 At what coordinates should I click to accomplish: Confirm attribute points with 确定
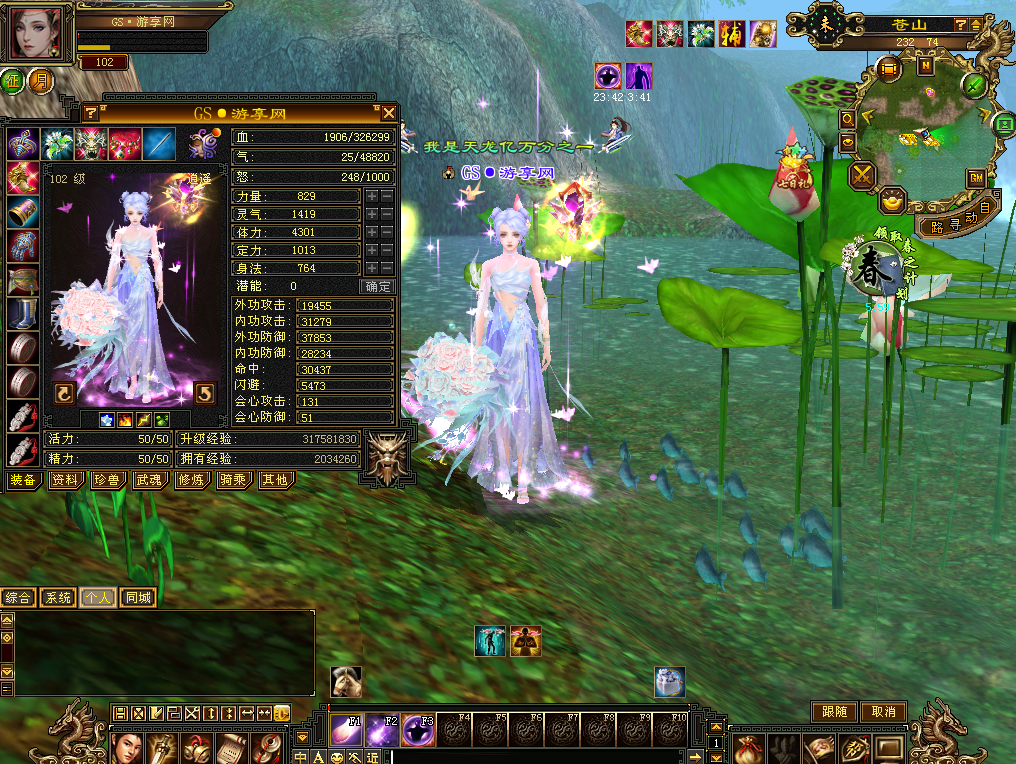379,286
